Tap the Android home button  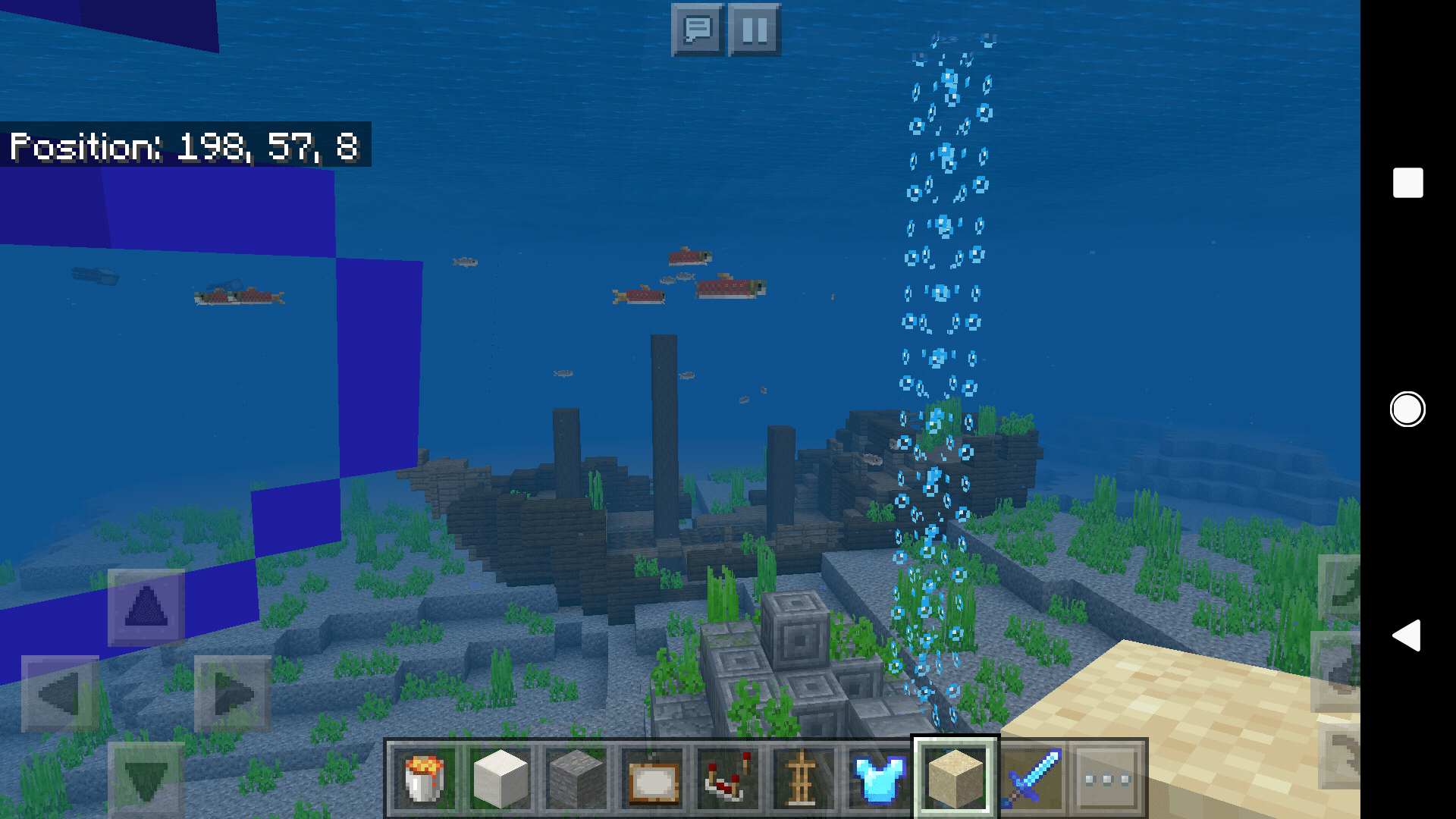click(1407, 409)
